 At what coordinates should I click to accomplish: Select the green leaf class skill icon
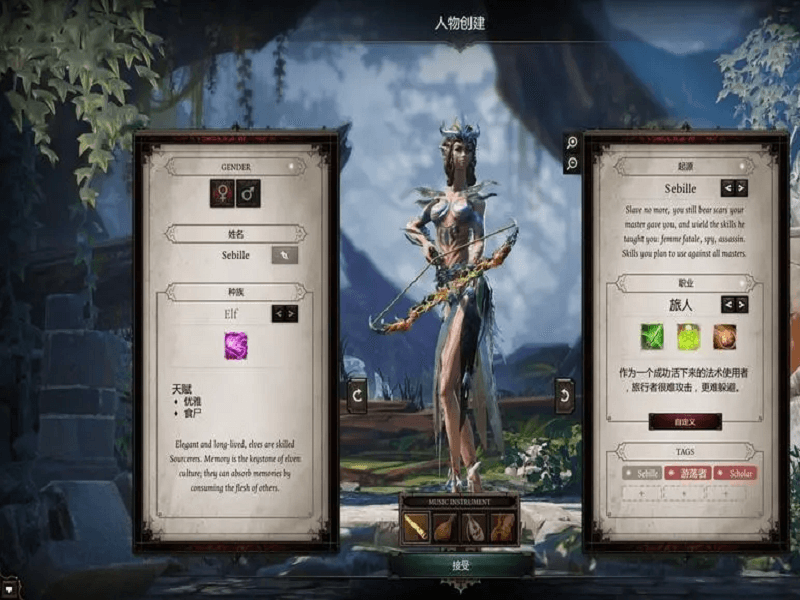pyautogui.click(x=653, y=337)
